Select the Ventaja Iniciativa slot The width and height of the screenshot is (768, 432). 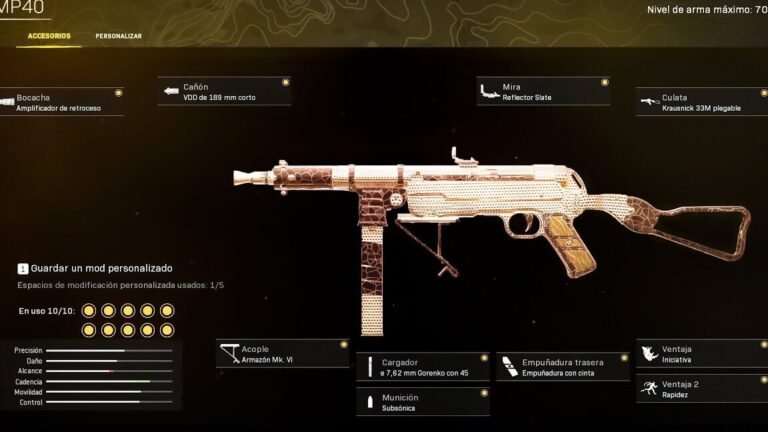coord(702,354)
